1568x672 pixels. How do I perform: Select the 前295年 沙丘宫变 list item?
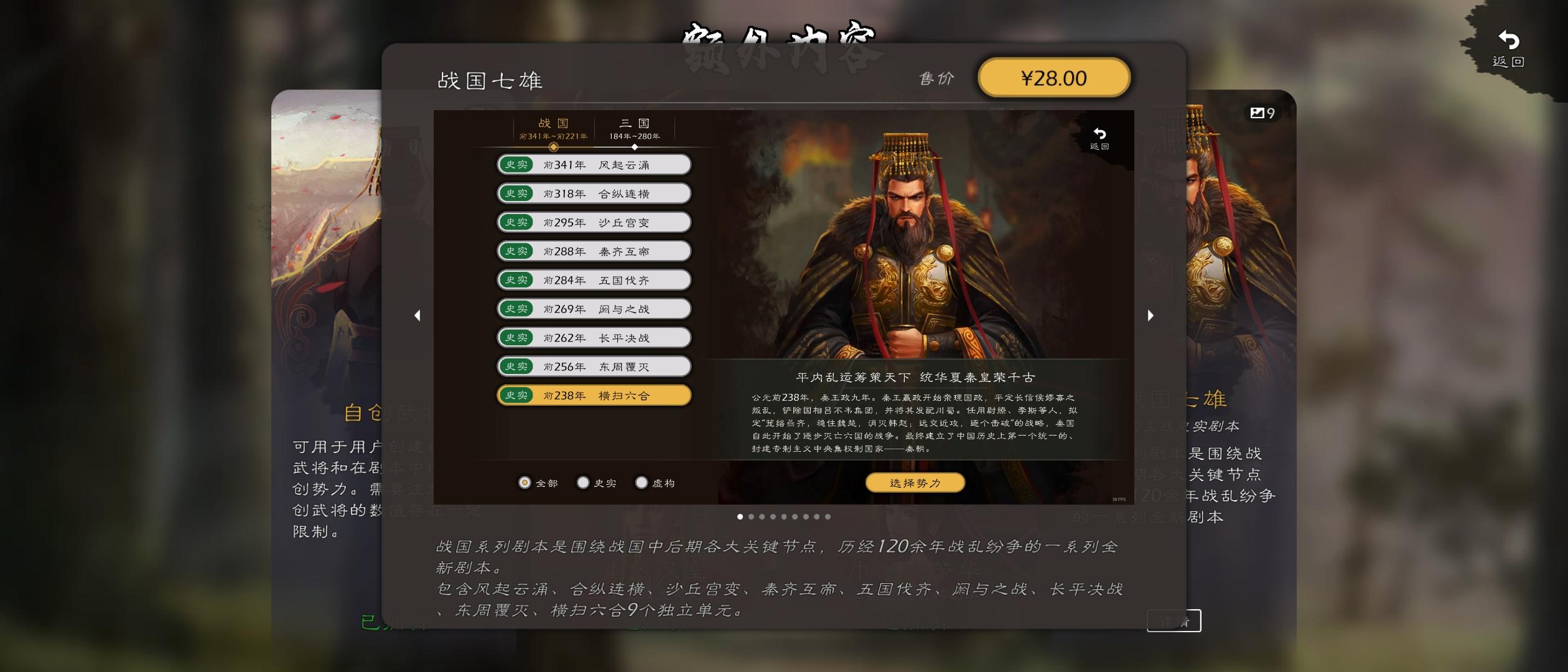(x=593, y=222)
